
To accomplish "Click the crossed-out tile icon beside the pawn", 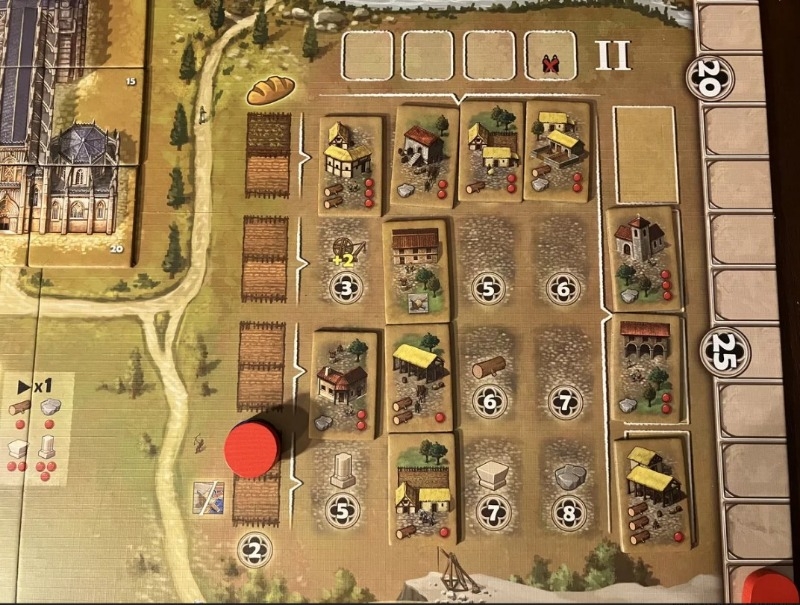I will pos(210,497).
